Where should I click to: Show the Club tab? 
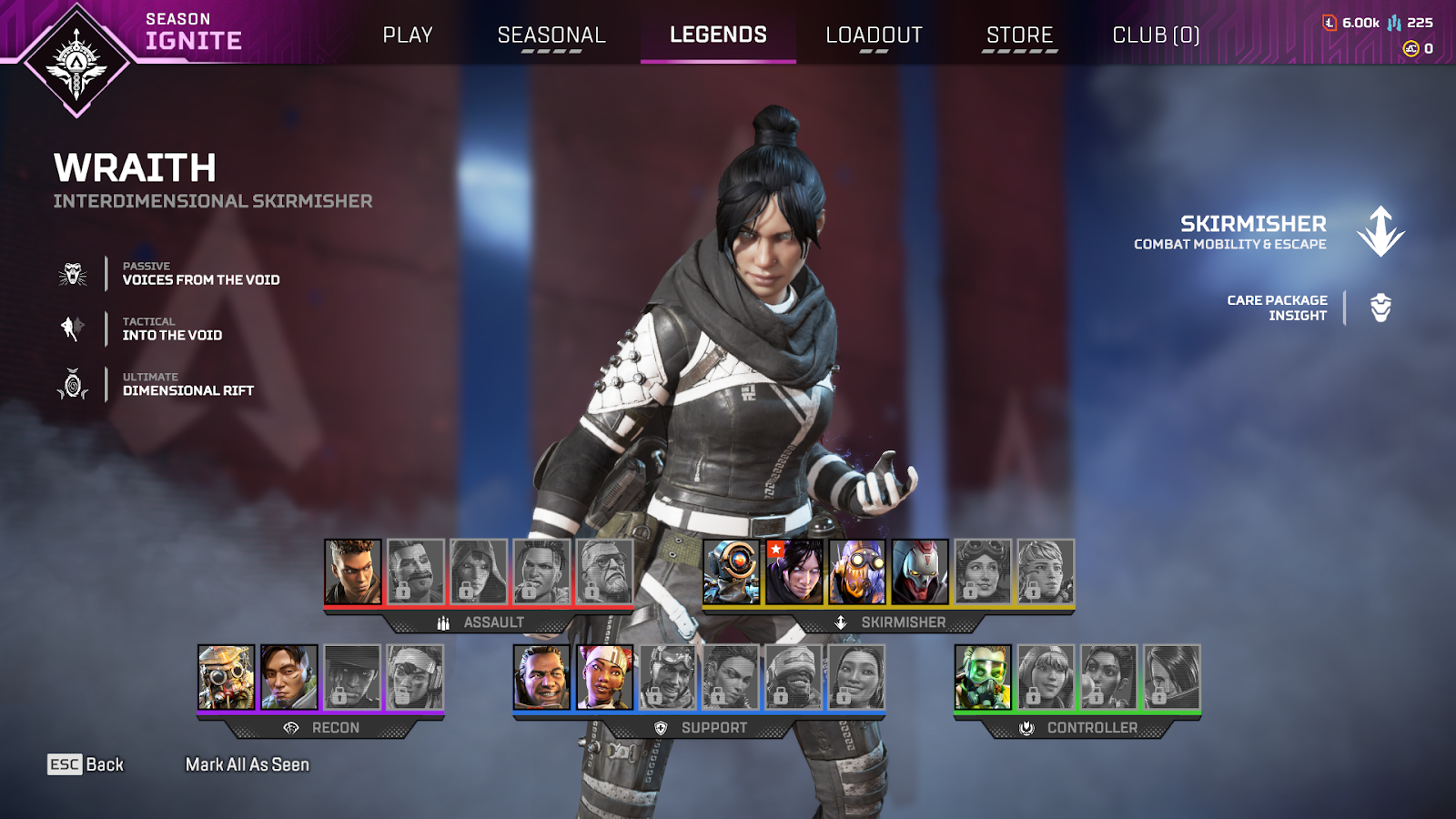click(x=1156, y=35)
